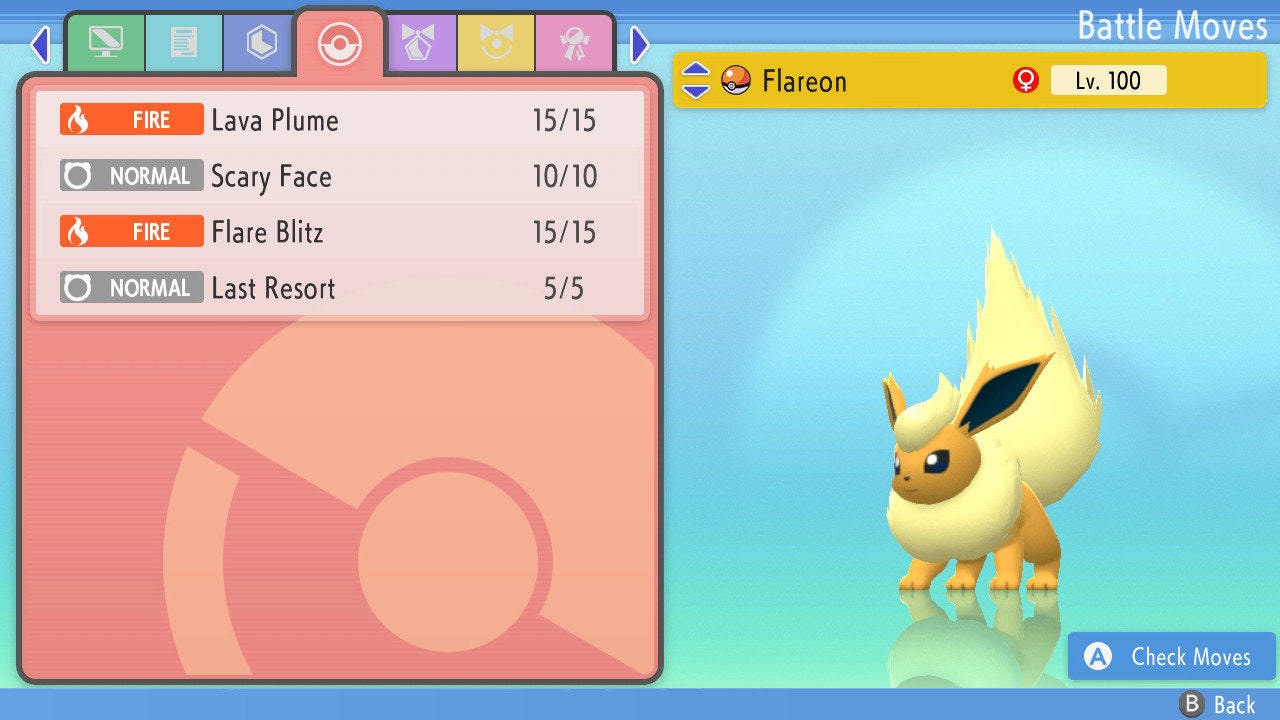The height and width of the screenshot is (720, 1280).
Task: Open the blue hexagon stats tab
Action: pyautogui.click(x=261, y=43)
